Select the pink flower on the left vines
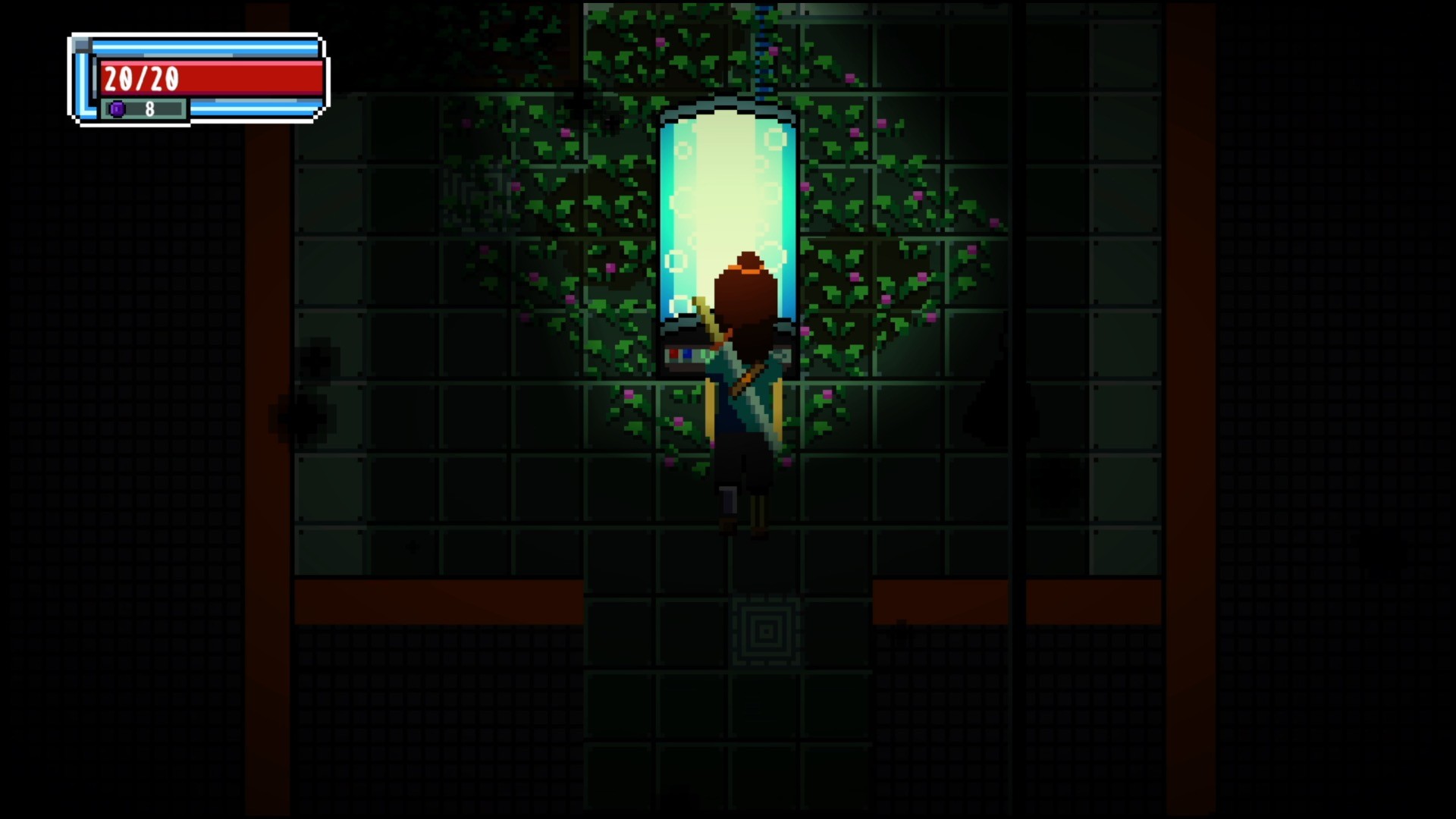 click(611, 265)
